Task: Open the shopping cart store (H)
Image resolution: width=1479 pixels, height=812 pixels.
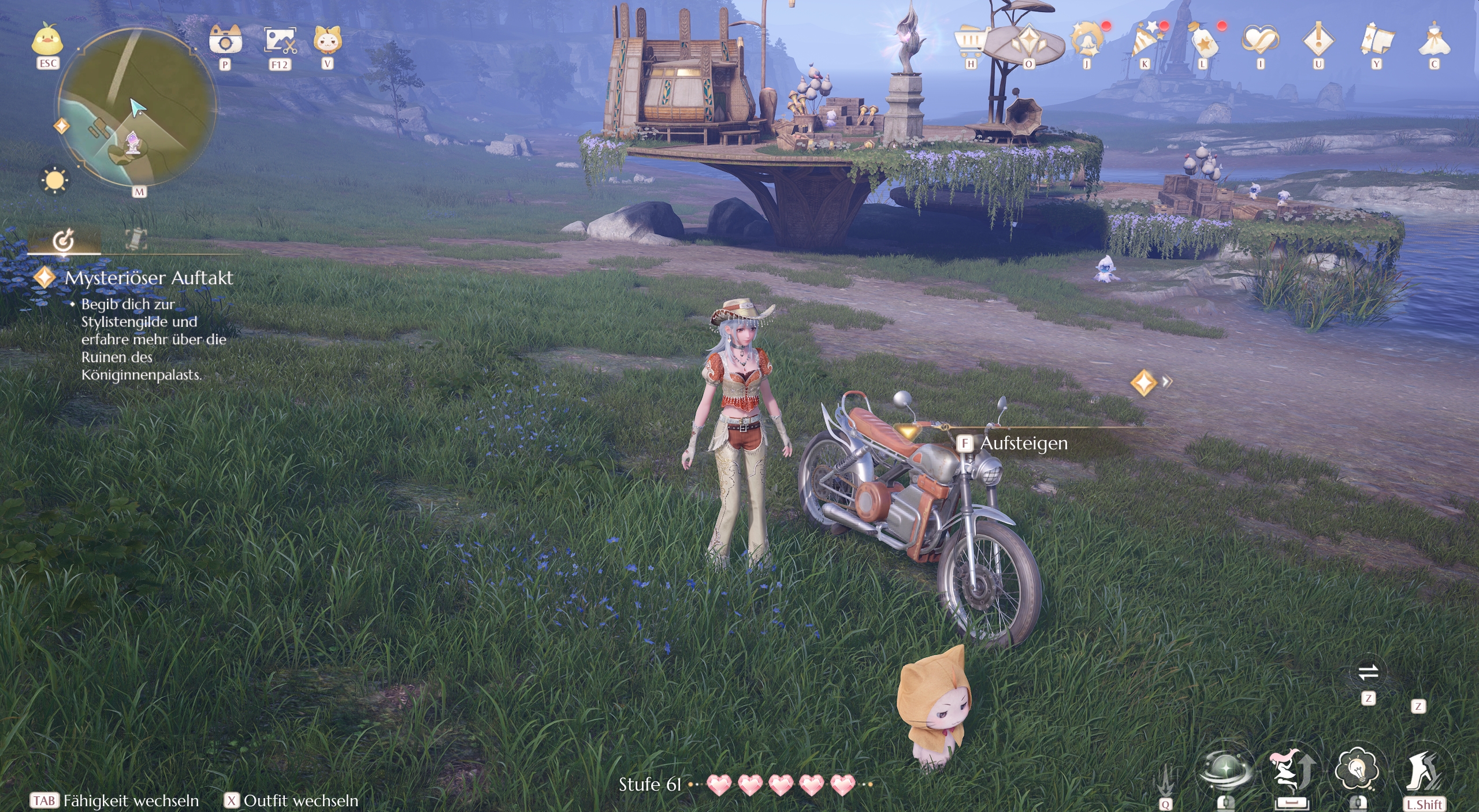Action: 969,40
